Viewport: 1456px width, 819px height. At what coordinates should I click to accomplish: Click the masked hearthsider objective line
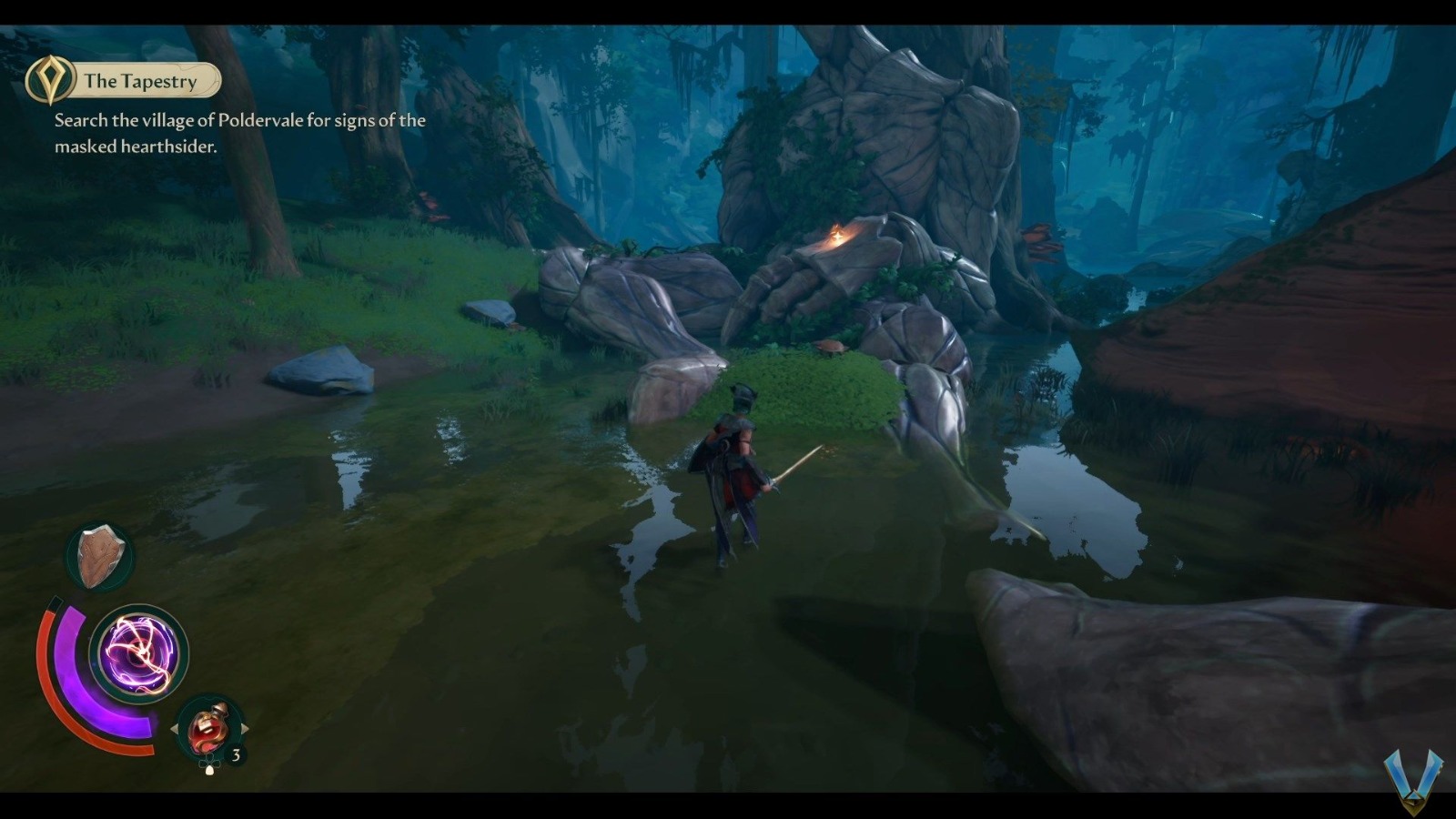tap(136, 144)
